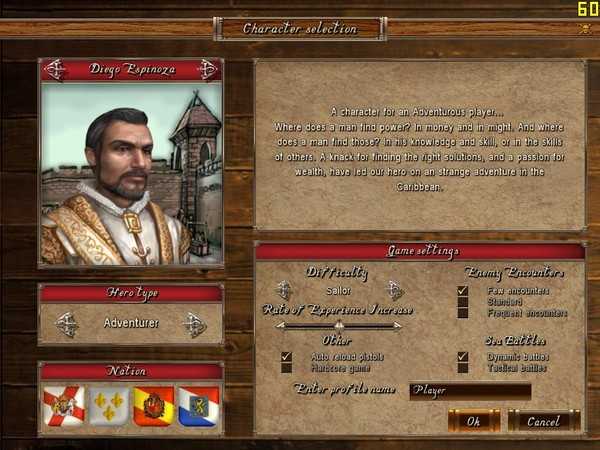
Task: Choose Frequent encounters option
Action: [462, 312]
